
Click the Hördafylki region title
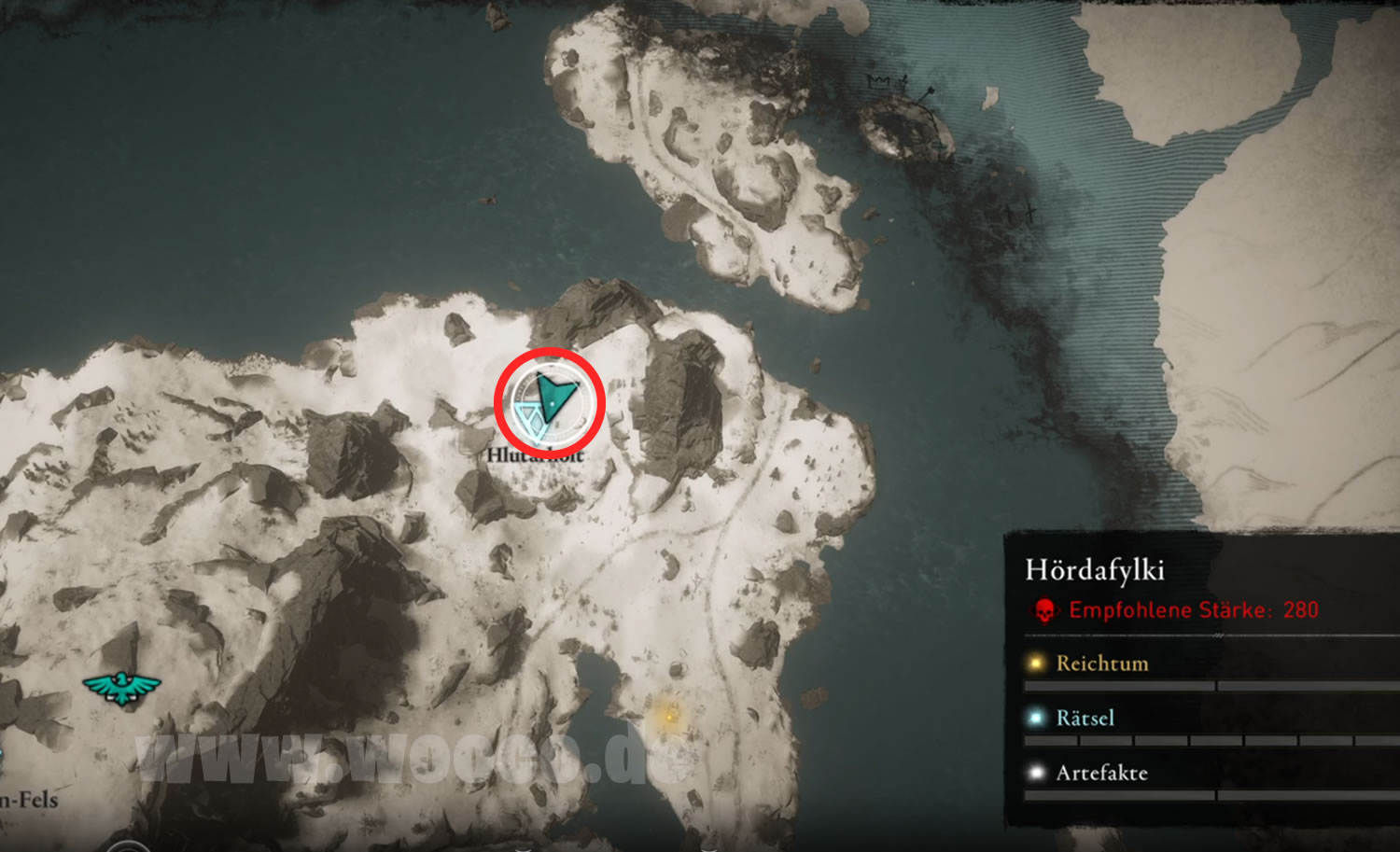1094,569
